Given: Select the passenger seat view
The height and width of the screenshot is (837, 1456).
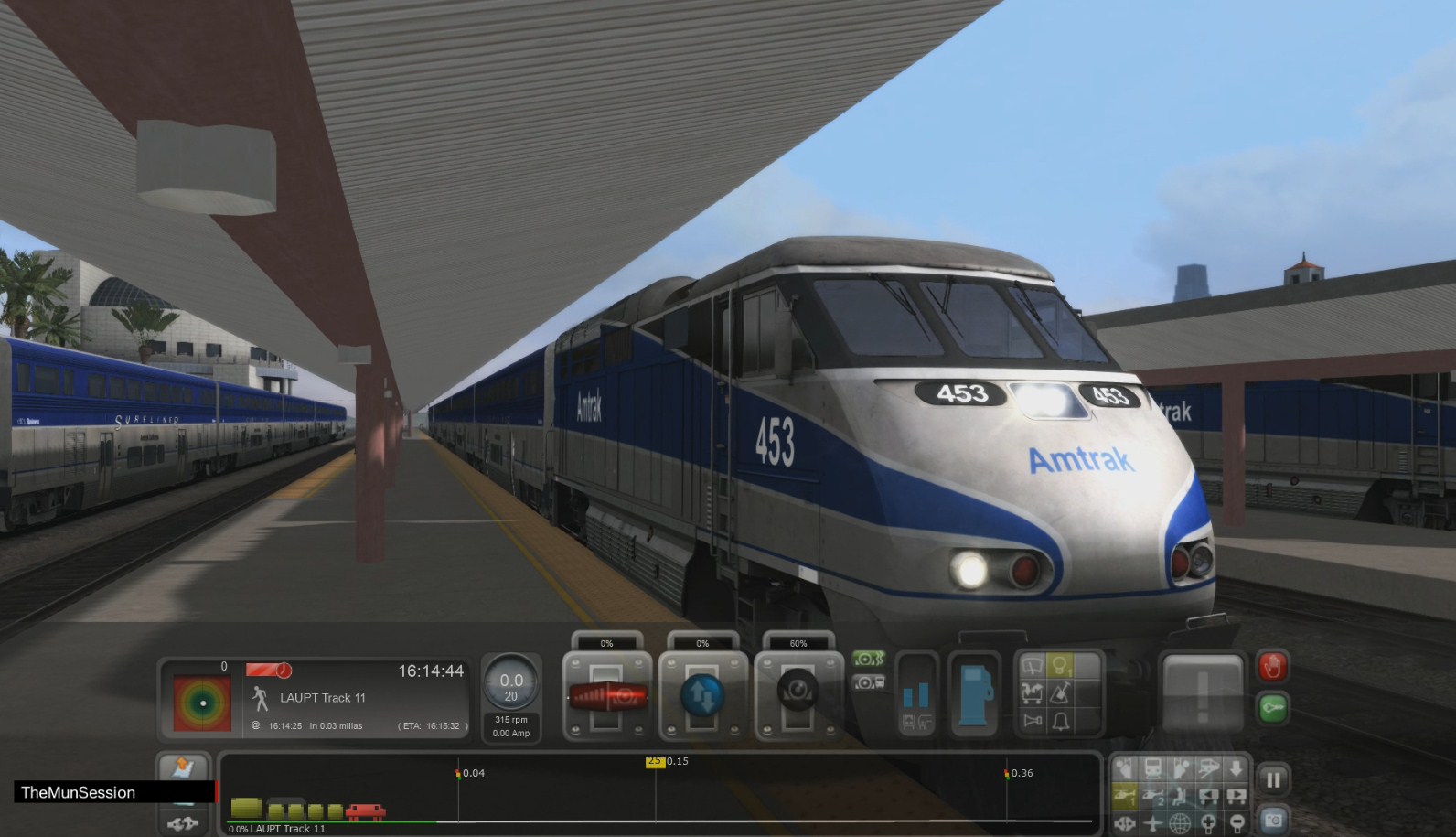Looking at the screenshot, I should coord(1180,797).
